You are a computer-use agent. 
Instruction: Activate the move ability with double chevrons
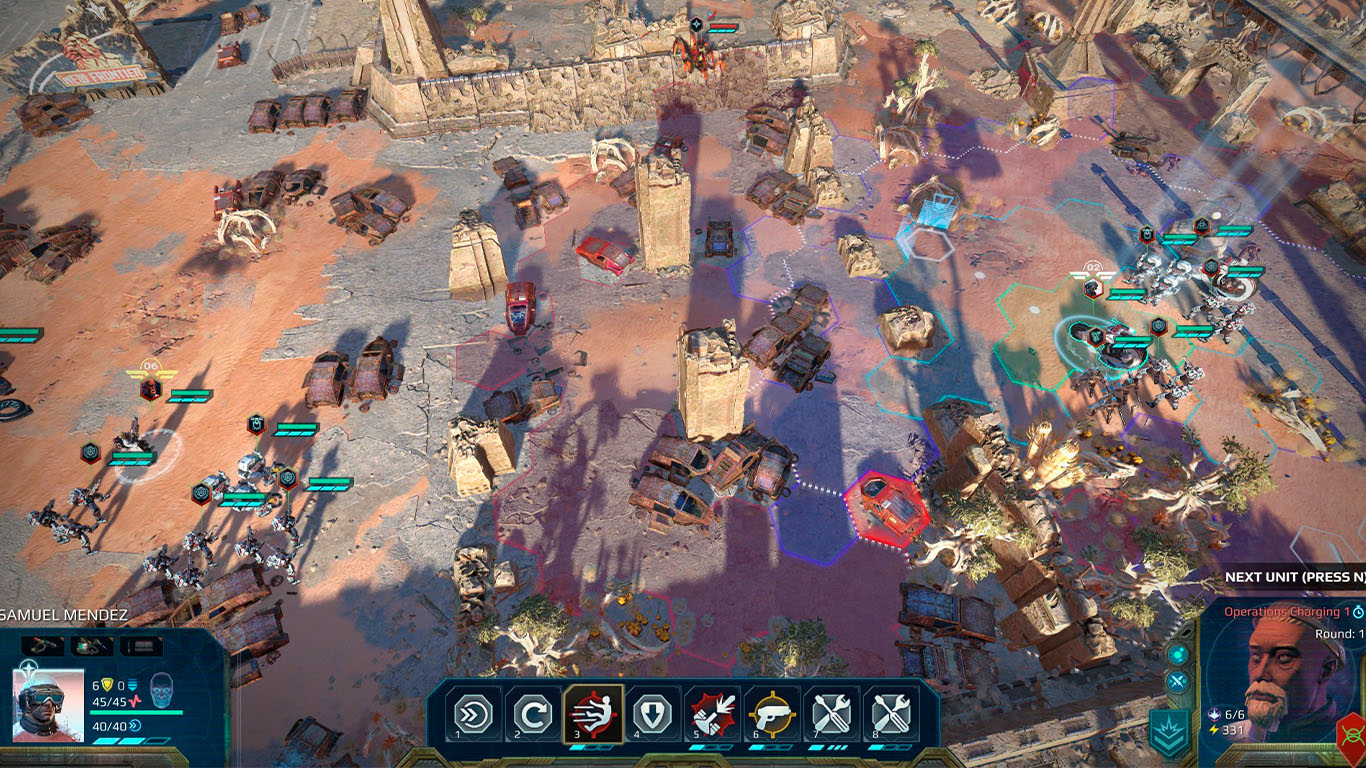point(473,714)
